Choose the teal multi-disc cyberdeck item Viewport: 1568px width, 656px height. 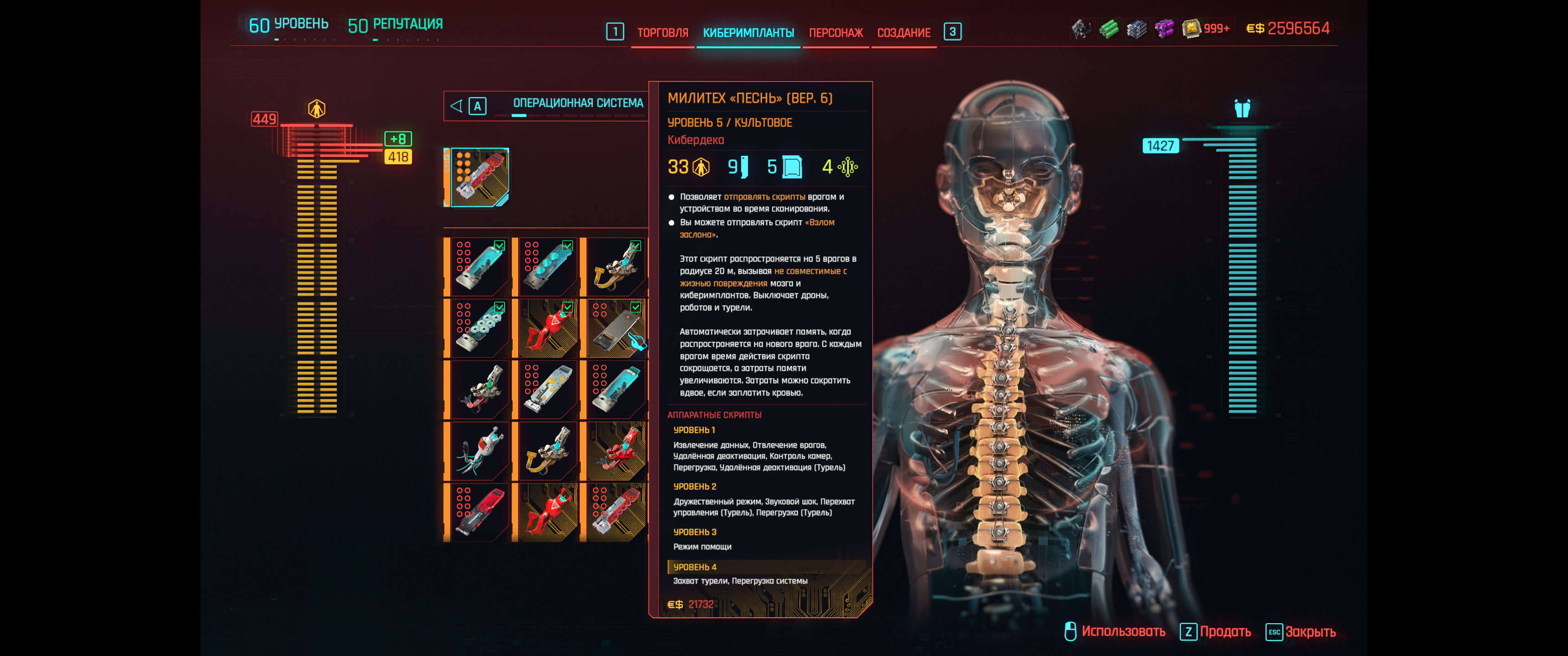(x=480, y=328)
